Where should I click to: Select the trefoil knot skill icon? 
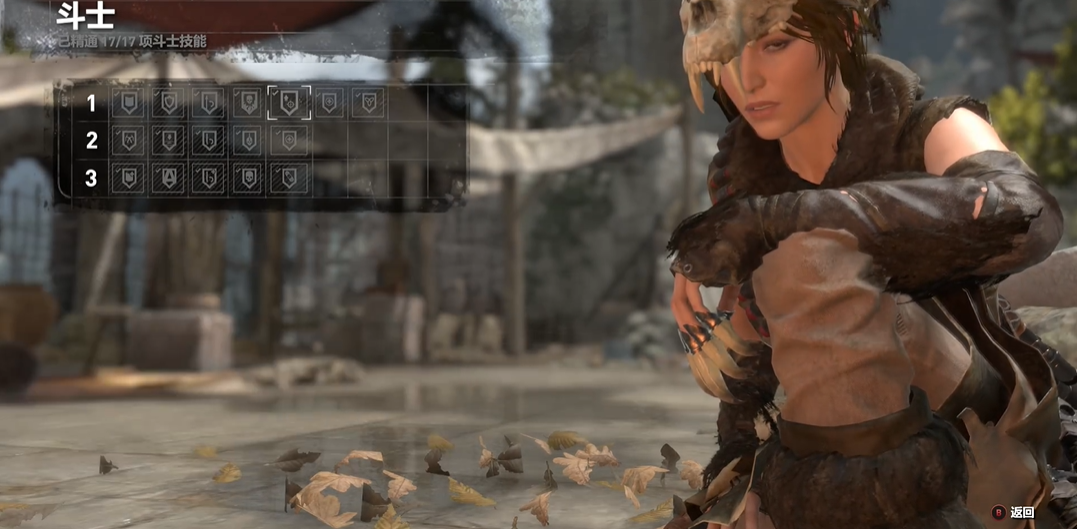pos(368,103)
